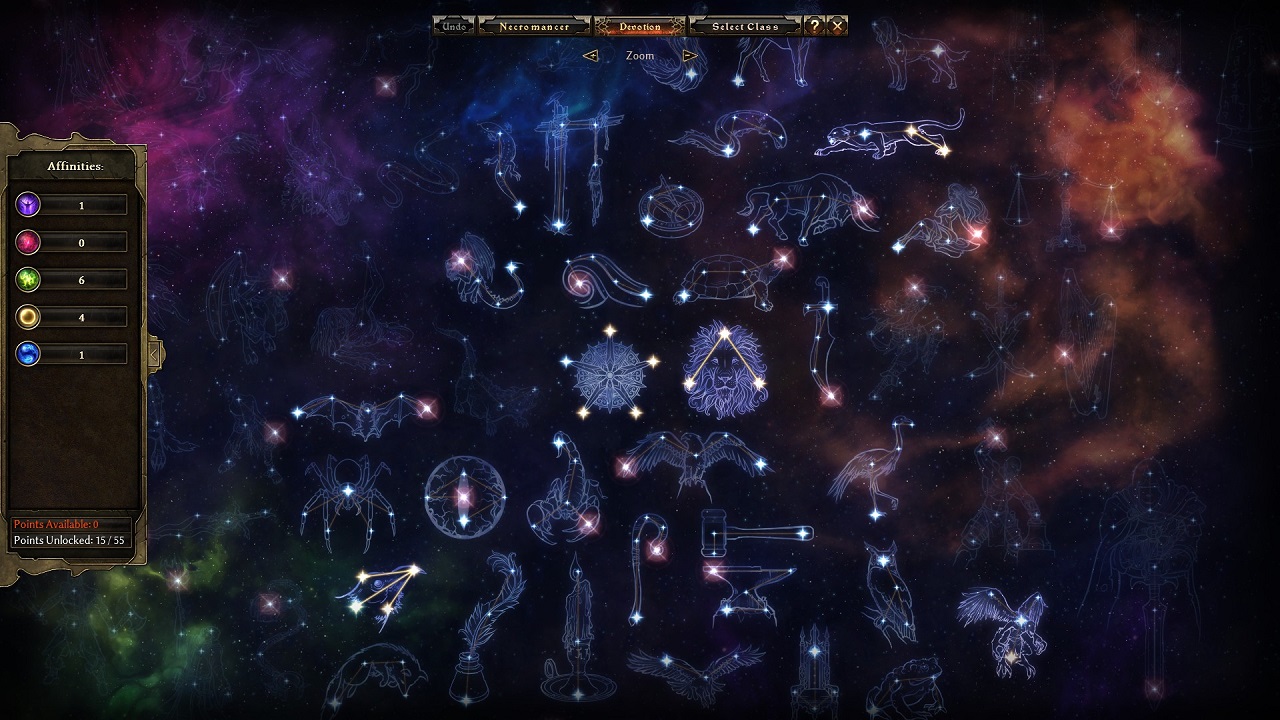Screen dimensions: 1280x720
Task: Close the devotion window with X
Action: coord(838,26)
